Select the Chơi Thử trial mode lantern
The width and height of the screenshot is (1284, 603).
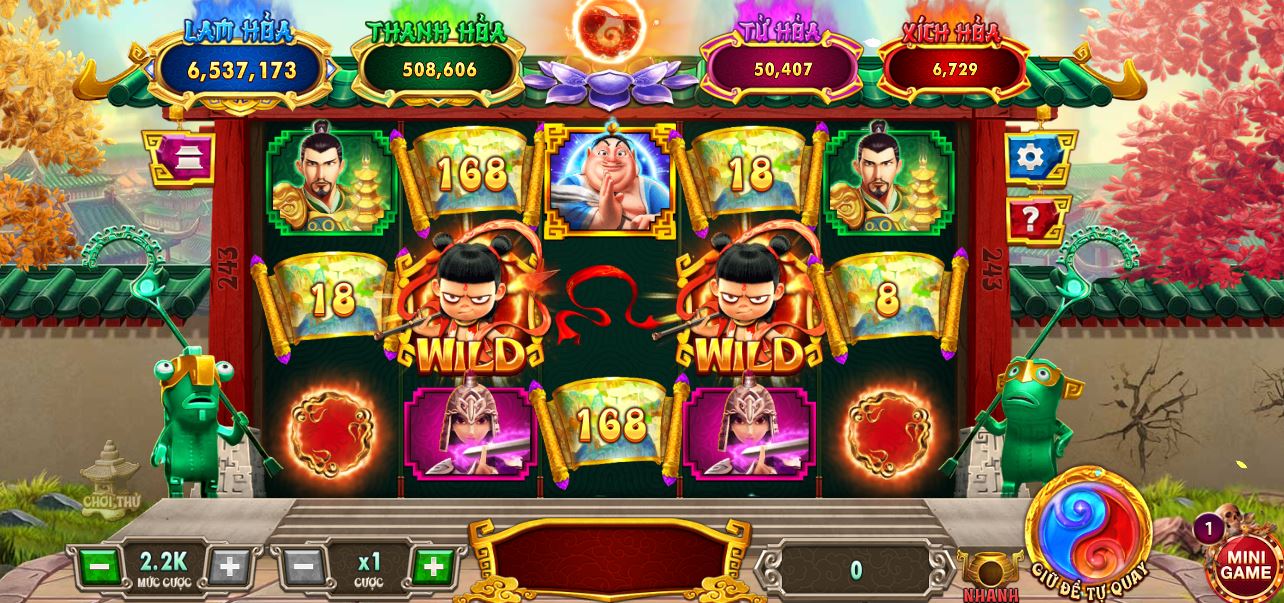110,478
